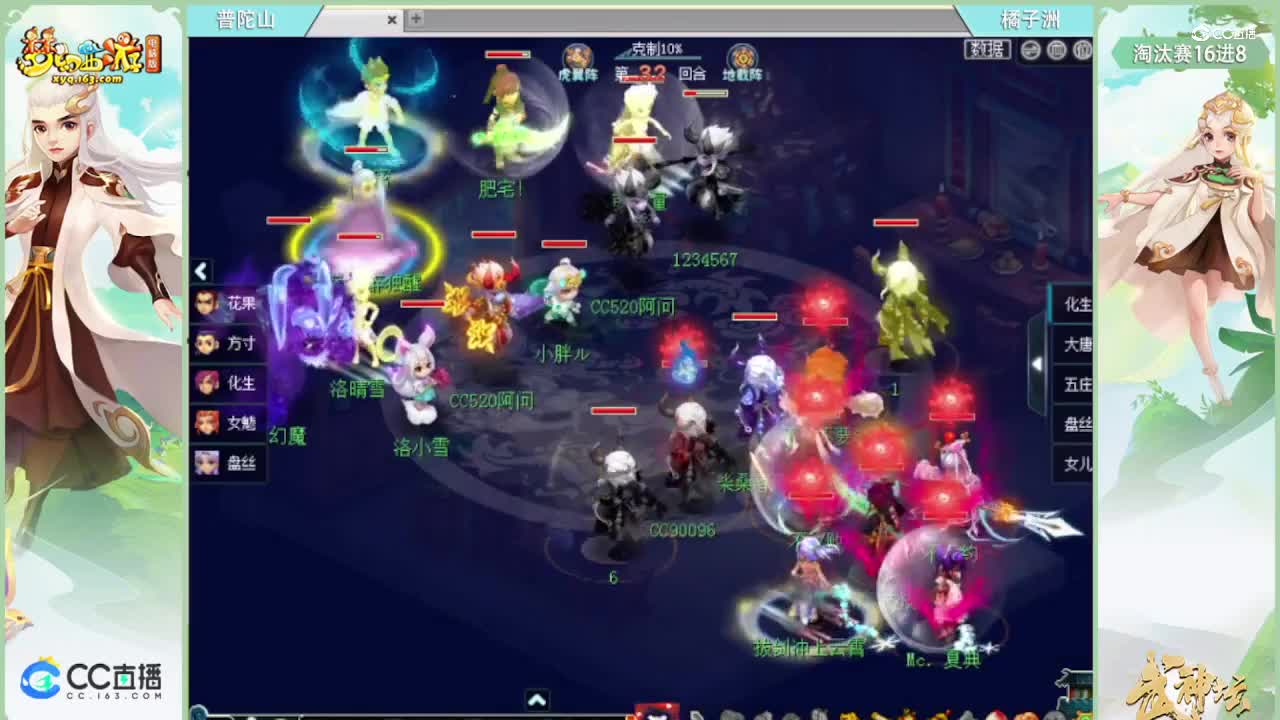
Task: Open a new tab with plus button
Action: pyautogui.click(x=414, y=19)
